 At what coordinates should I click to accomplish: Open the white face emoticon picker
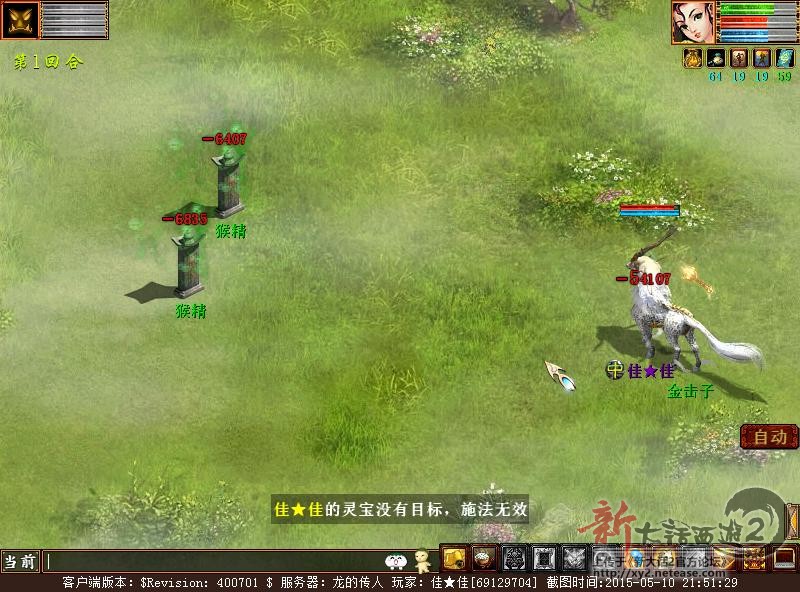coord(398,561)
